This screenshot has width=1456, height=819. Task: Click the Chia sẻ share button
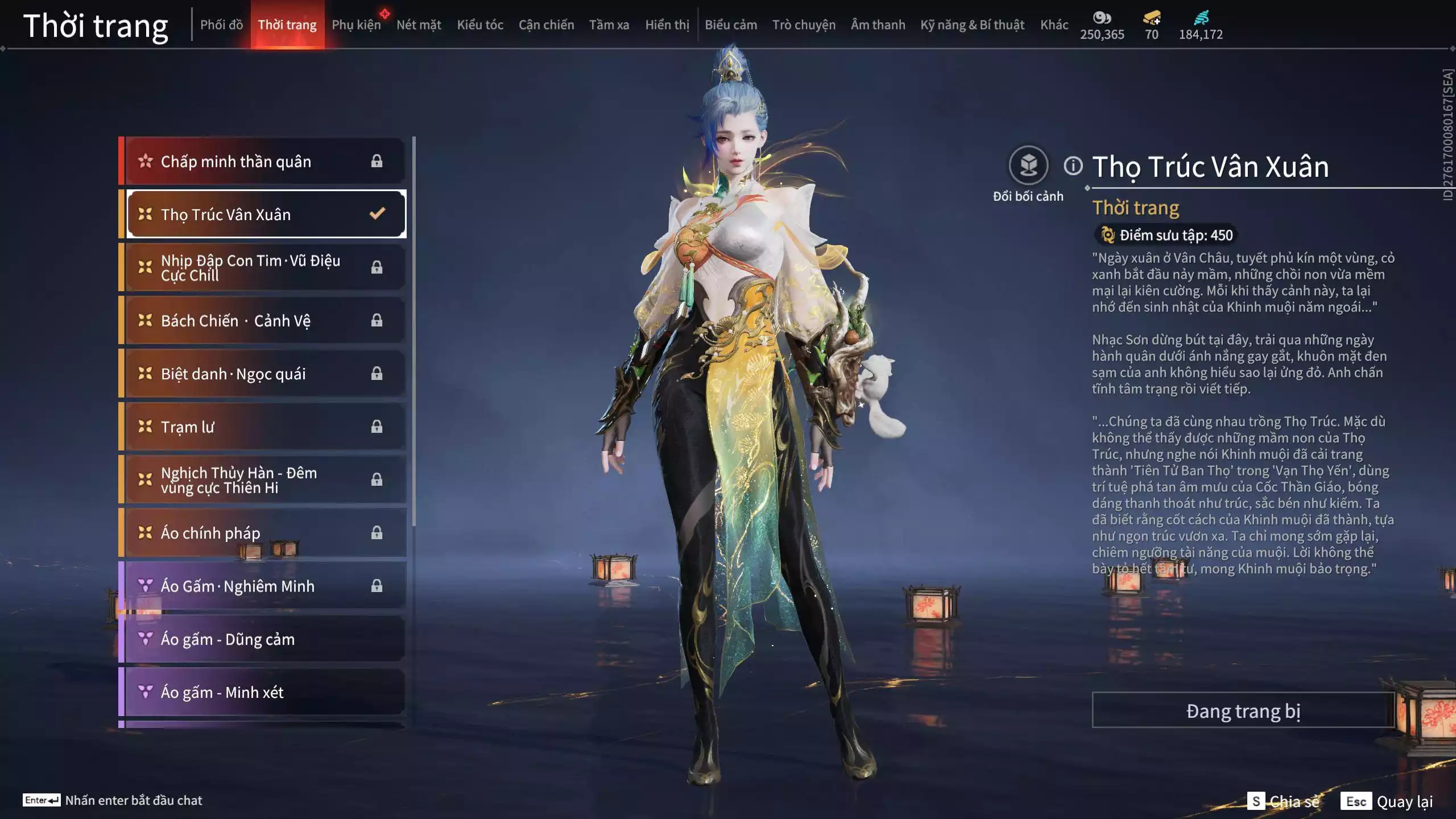click(x=1284, y=801)
